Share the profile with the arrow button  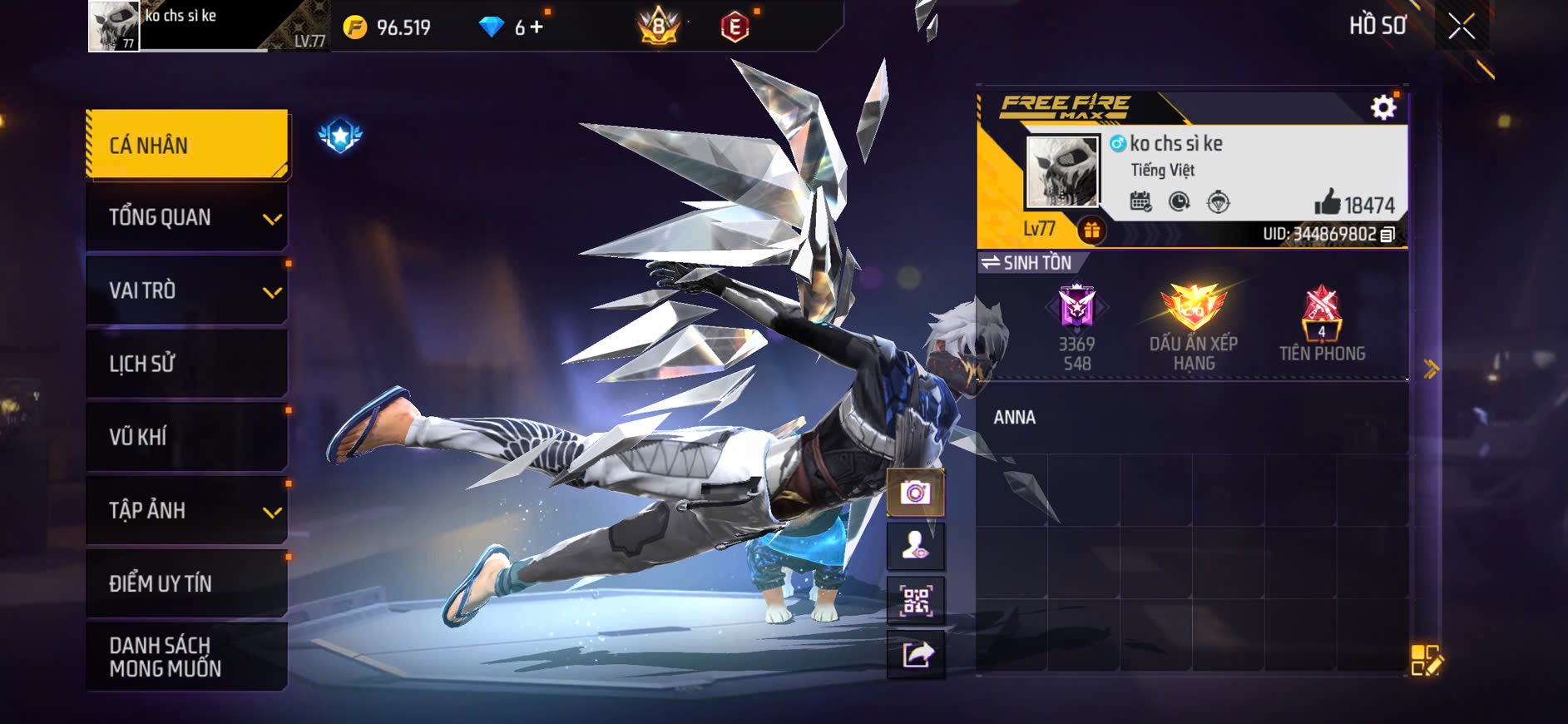(x=916, y=655)
